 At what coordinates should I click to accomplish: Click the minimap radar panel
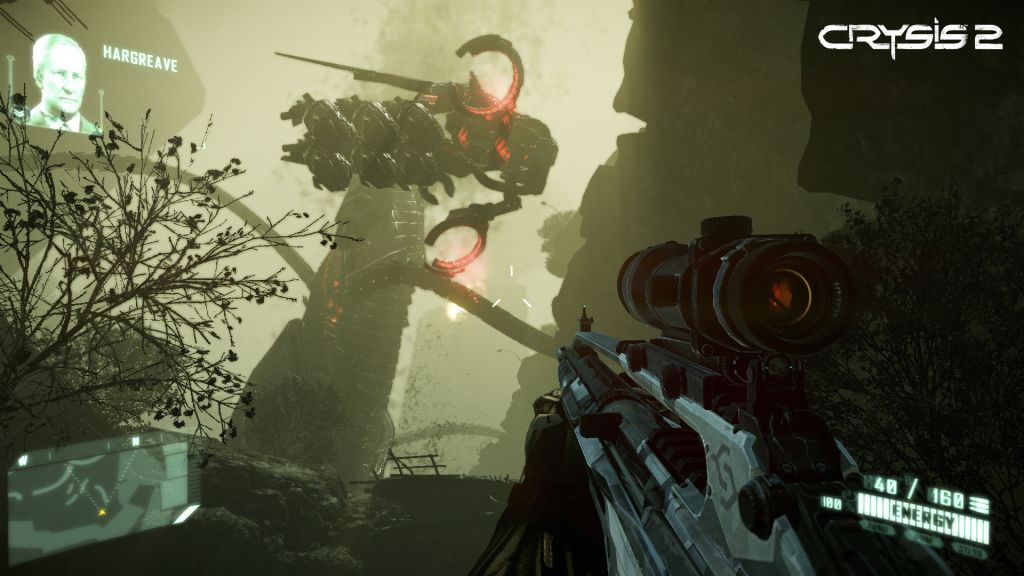[98, 487]
